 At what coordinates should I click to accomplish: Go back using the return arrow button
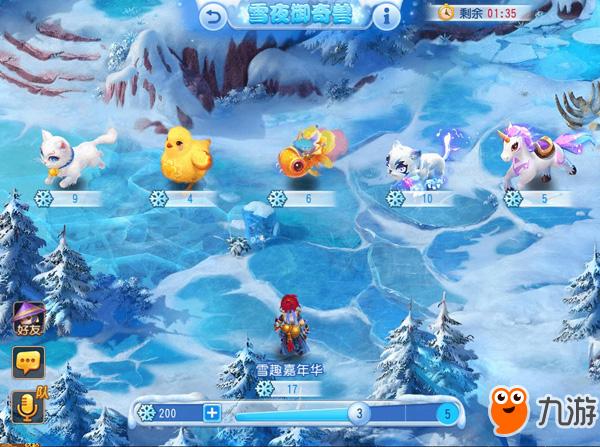pyautogui.click(x=213, y=16)
